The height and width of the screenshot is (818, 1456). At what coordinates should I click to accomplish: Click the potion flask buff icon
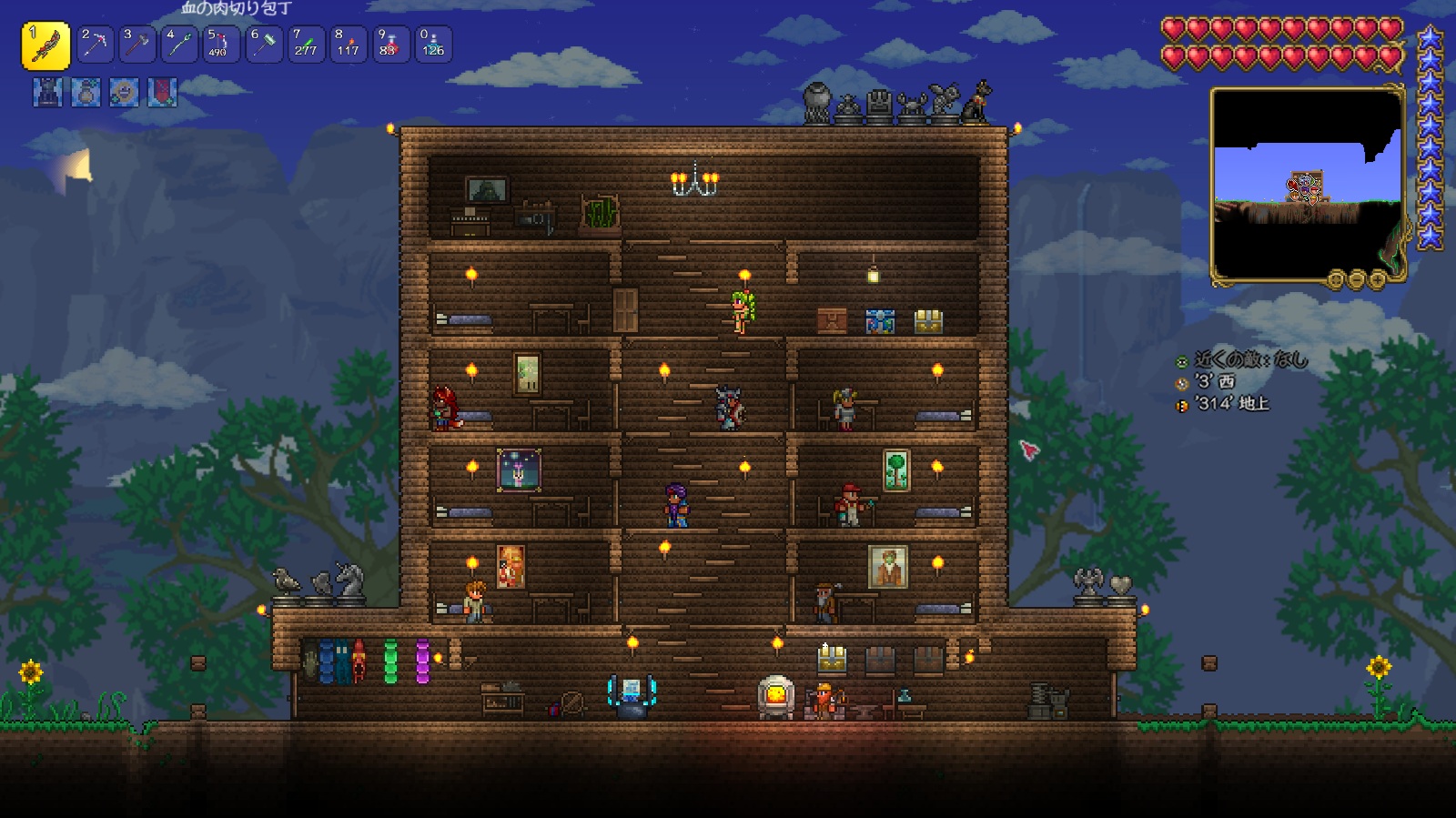pos(86,93)
